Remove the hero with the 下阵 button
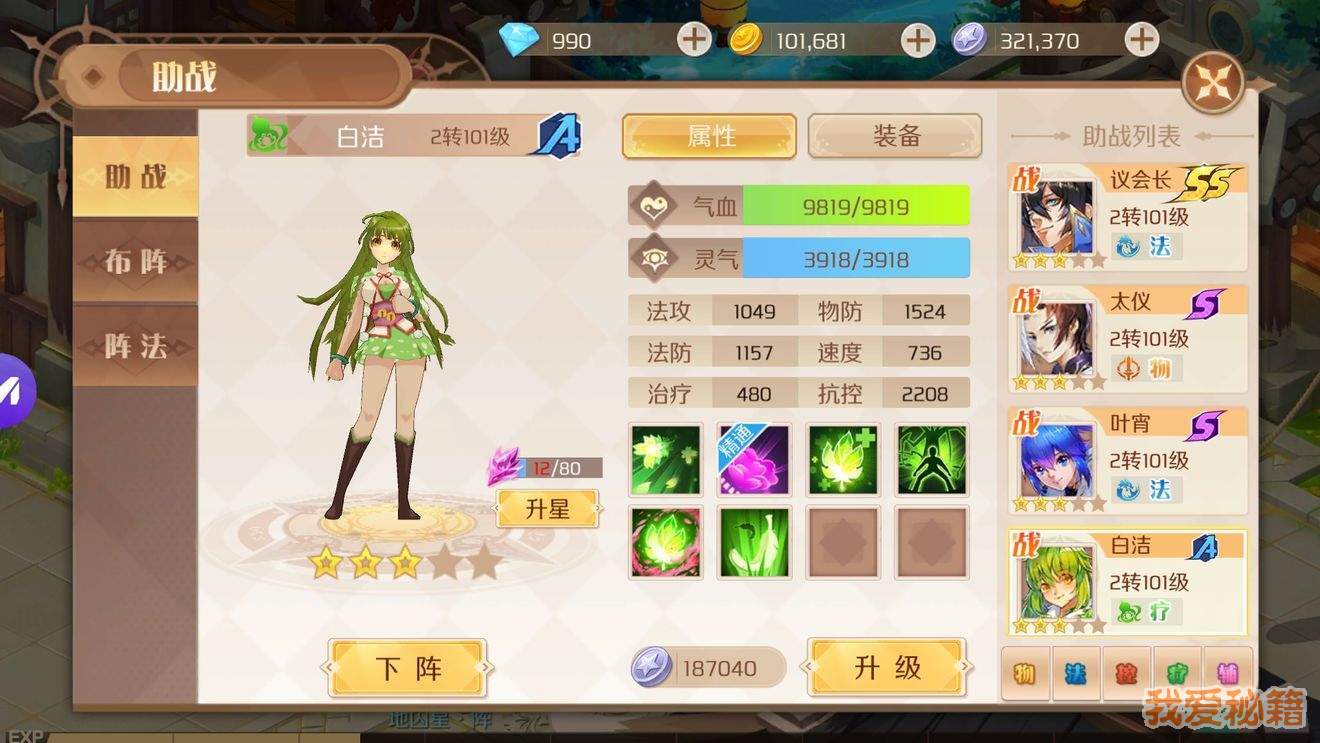1320x743 pixels. tap(408, 668)
